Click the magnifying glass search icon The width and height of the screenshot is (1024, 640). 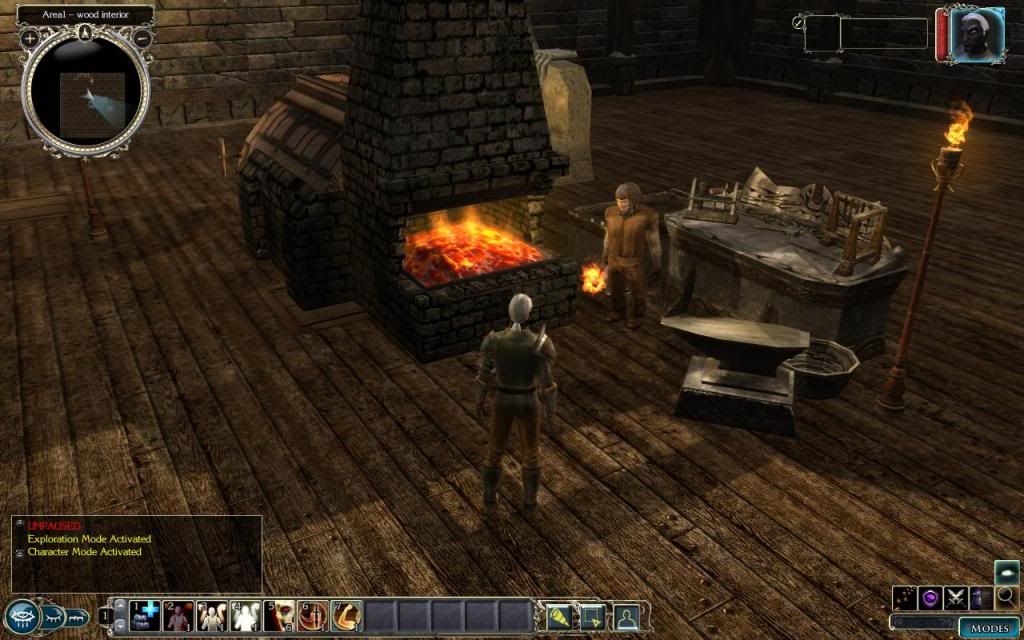[1006, 598]
